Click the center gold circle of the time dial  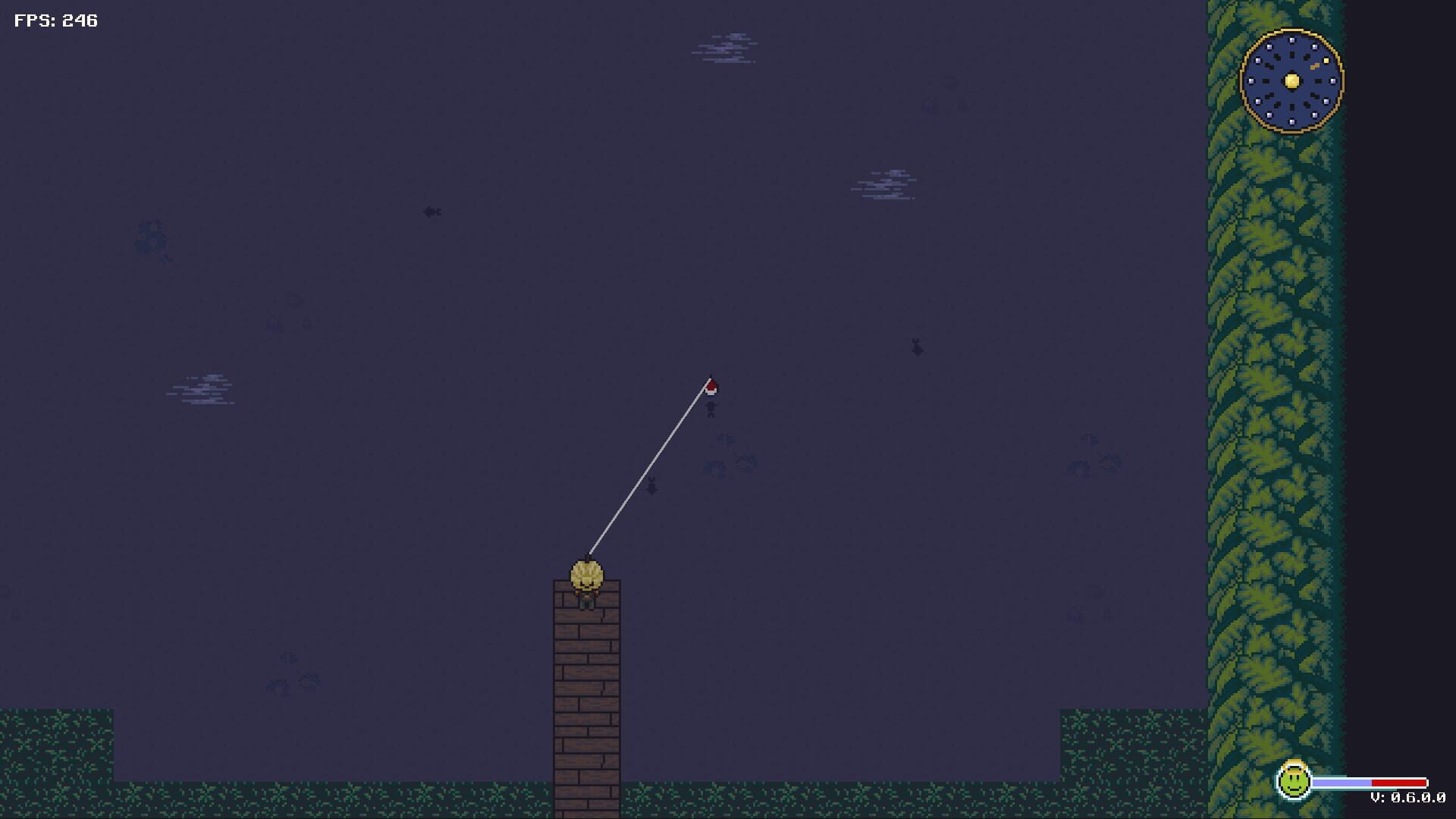(1291, 80)
